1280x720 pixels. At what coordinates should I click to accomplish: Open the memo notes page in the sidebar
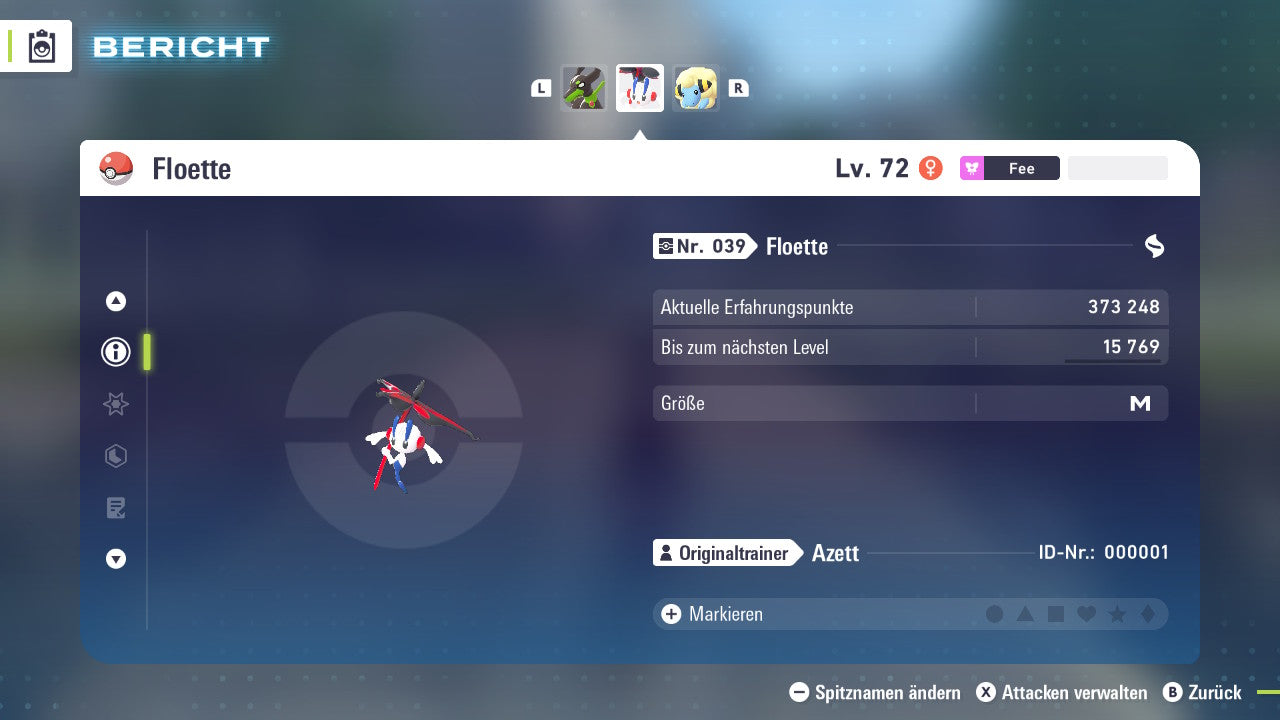[x=115, y=508]
